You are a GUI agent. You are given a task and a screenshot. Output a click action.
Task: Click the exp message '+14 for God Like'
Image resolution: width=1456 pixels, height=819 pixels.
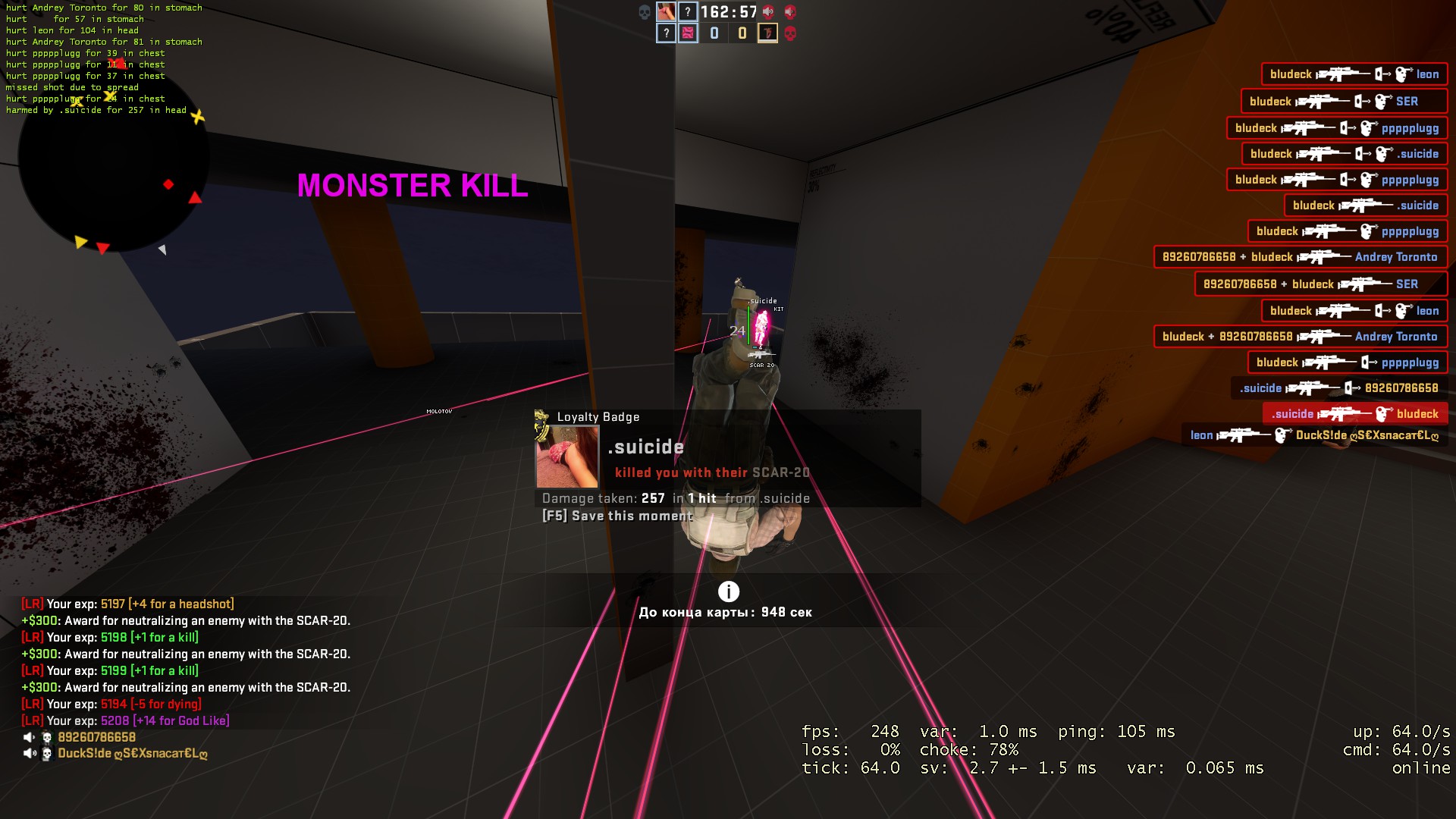(x=182, y=720)
